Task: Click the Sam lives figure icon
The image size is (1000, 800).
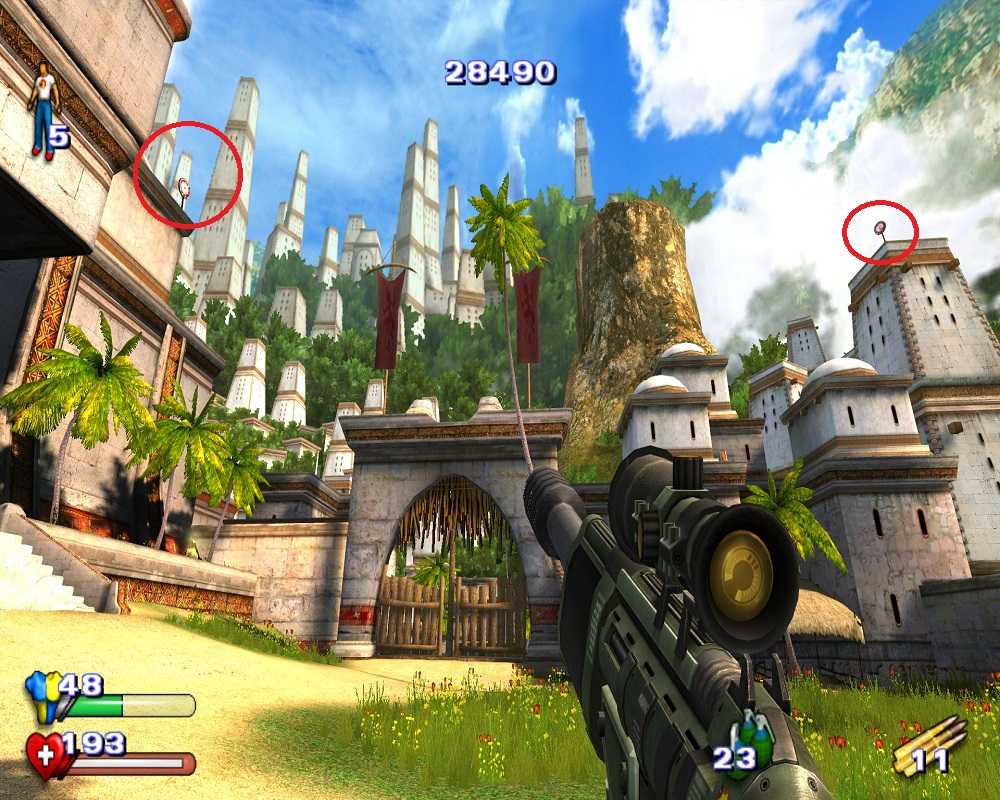Action: coord(43,110)
